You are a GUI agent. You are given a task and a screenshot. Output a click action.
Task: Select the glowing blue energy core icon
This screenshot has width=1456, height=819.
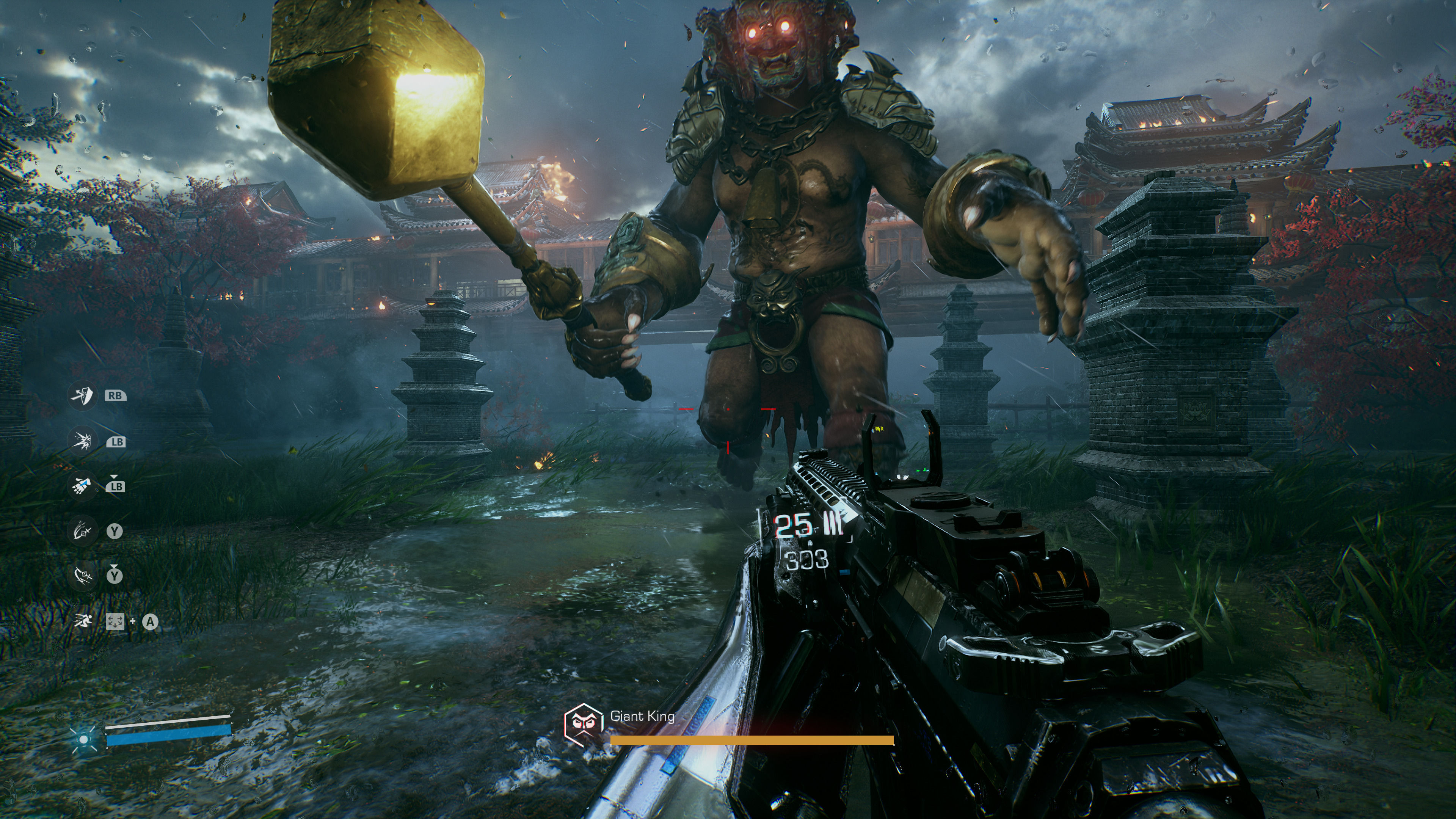[84, 739]
